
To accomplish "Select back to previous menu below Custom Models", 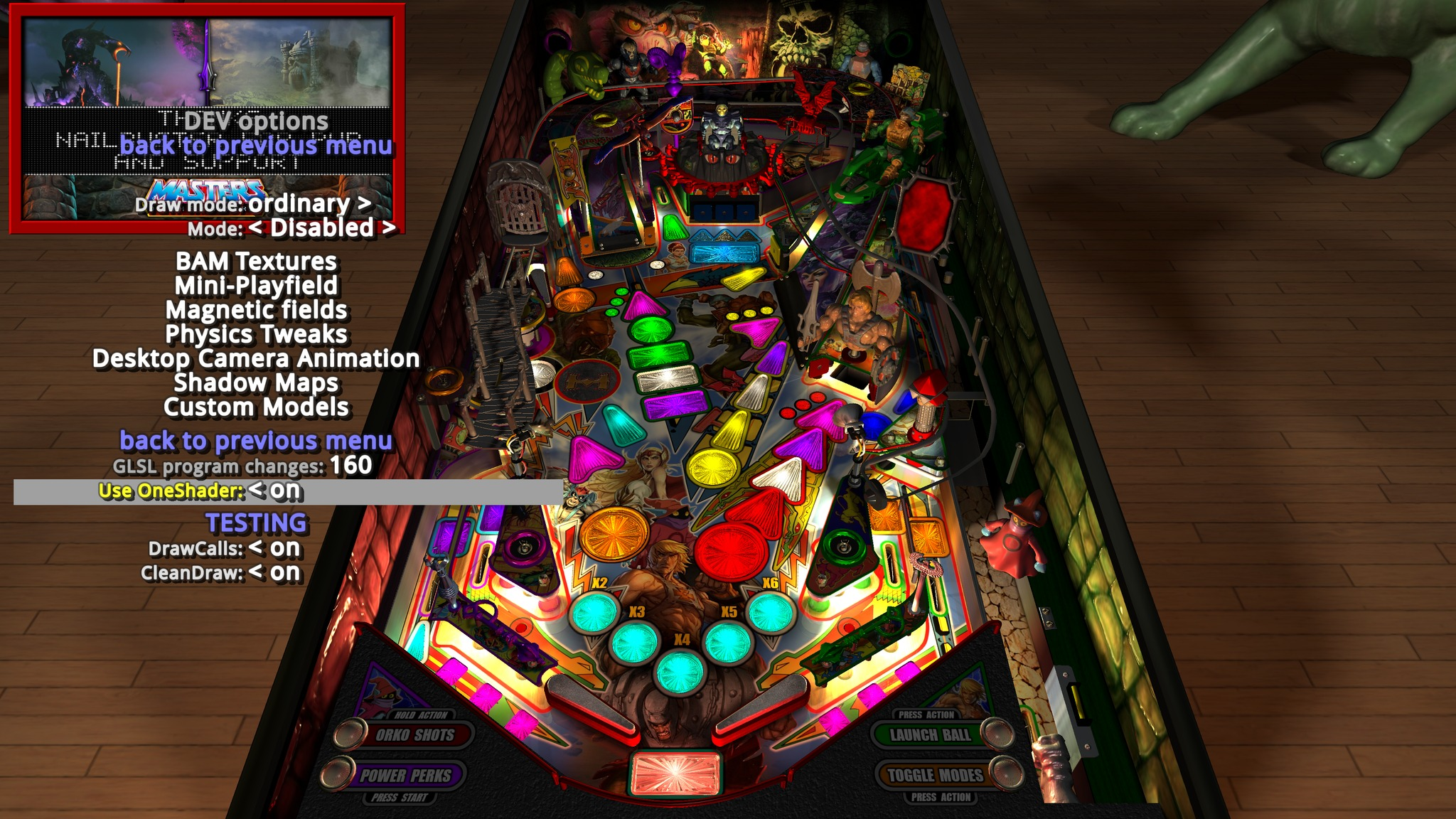I will coord(257,439).
